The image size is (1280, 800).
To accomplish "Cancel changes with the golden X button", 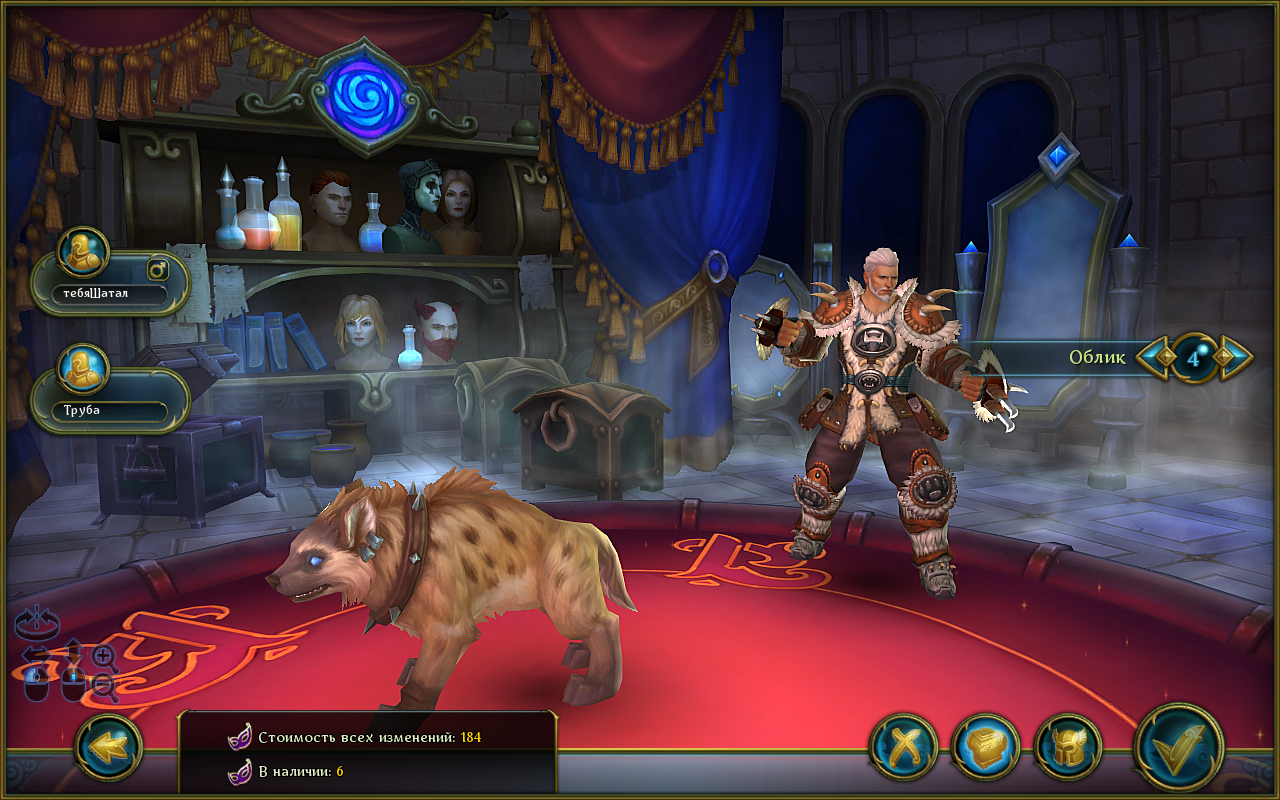I will pyautogui.click(x=903, y=747).
